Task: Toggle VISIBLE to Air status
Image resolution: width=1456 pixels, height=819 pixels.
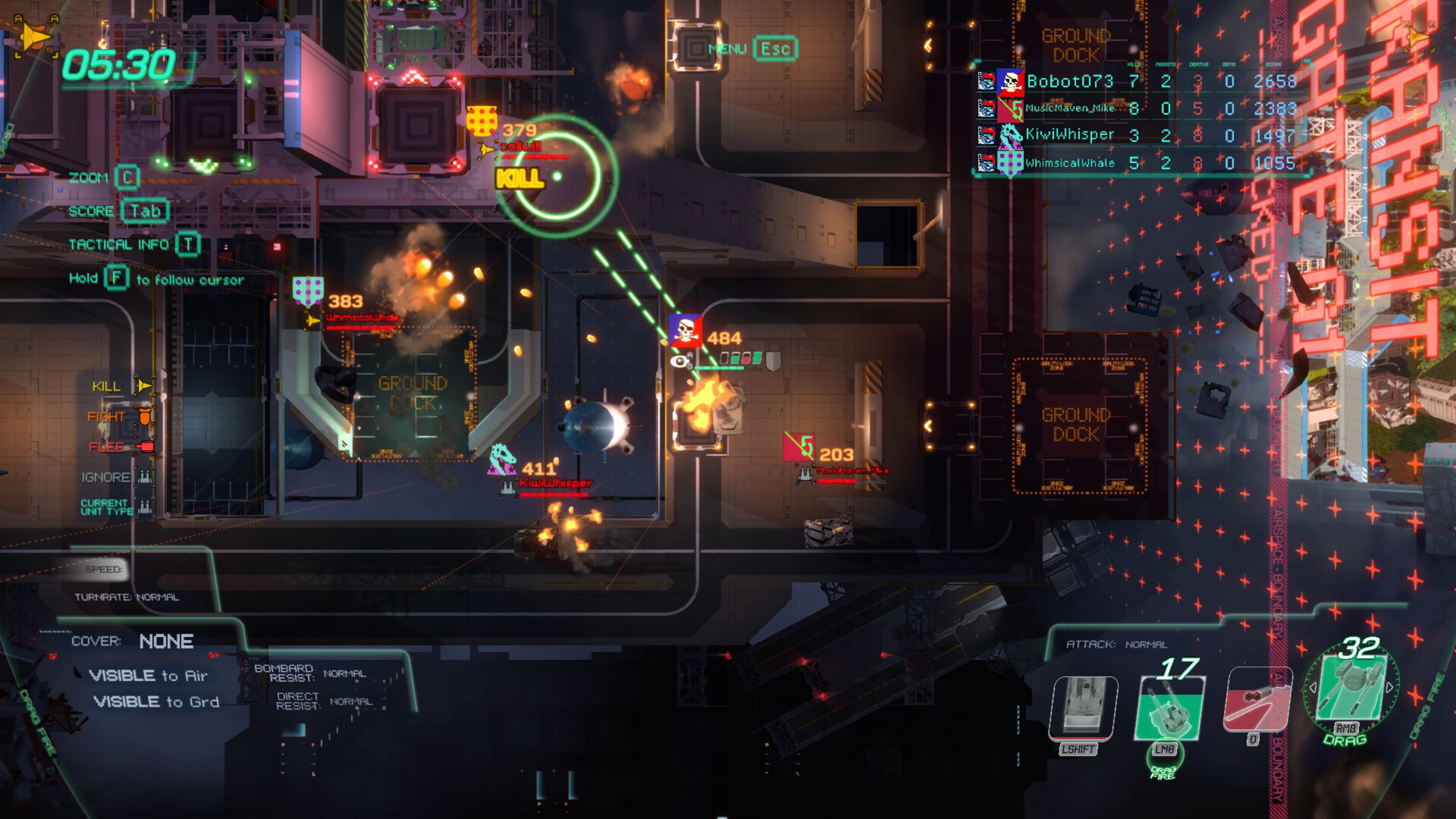Action: [x=149, y=675]
